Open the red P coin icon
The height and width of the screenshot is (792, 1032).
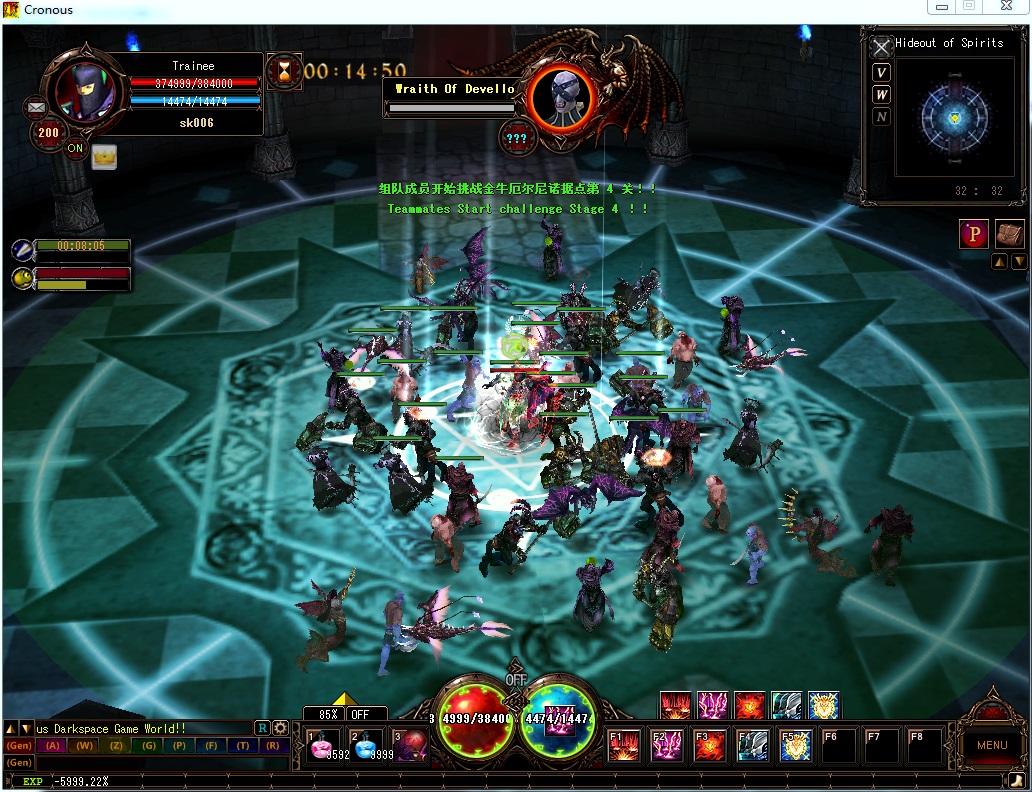pos(973,234)
